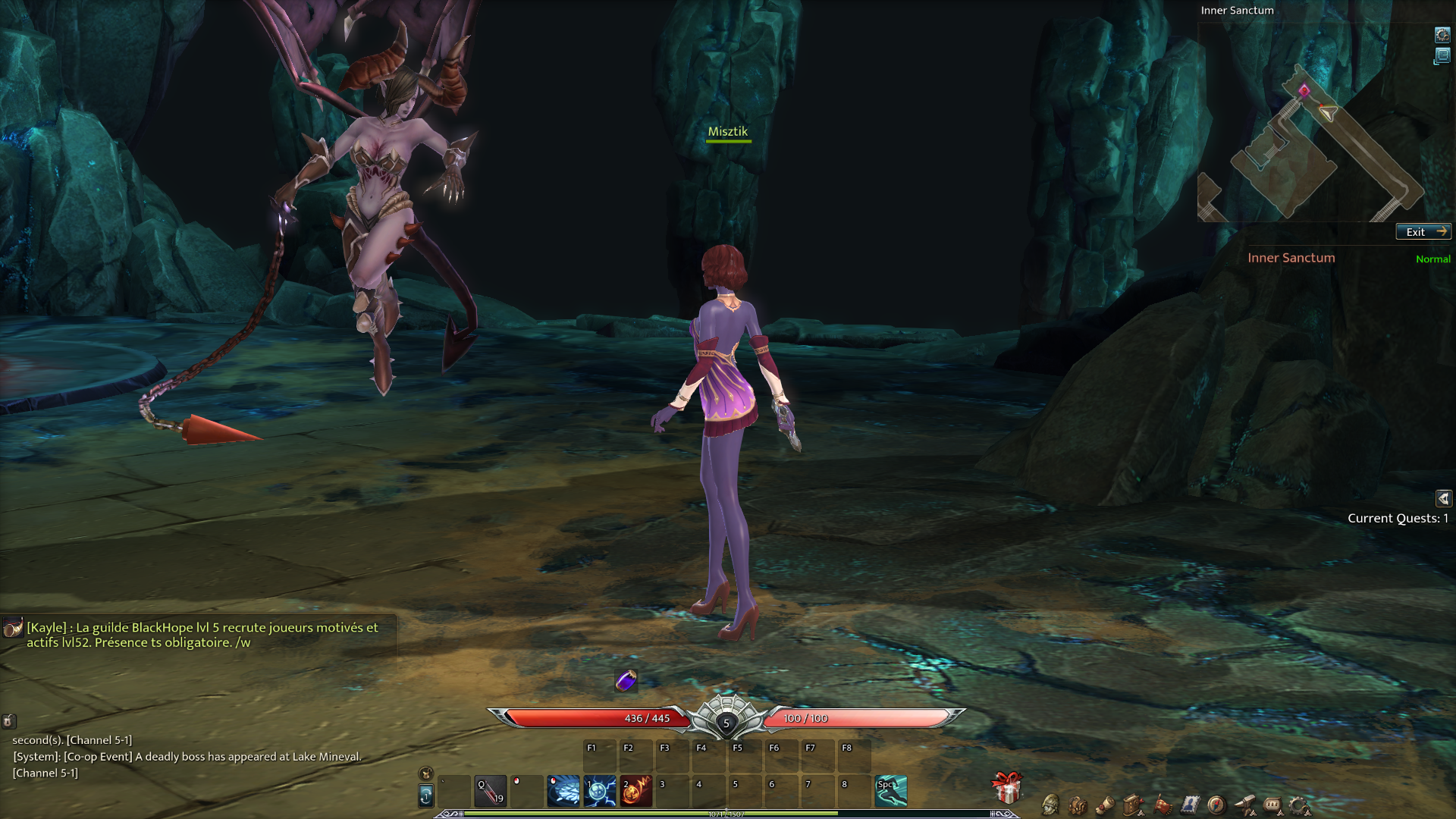The height and width of the screenshot is (819, 1456).
Task: Open system settings gear in menu bar
Action: [x=1299, y=805]
